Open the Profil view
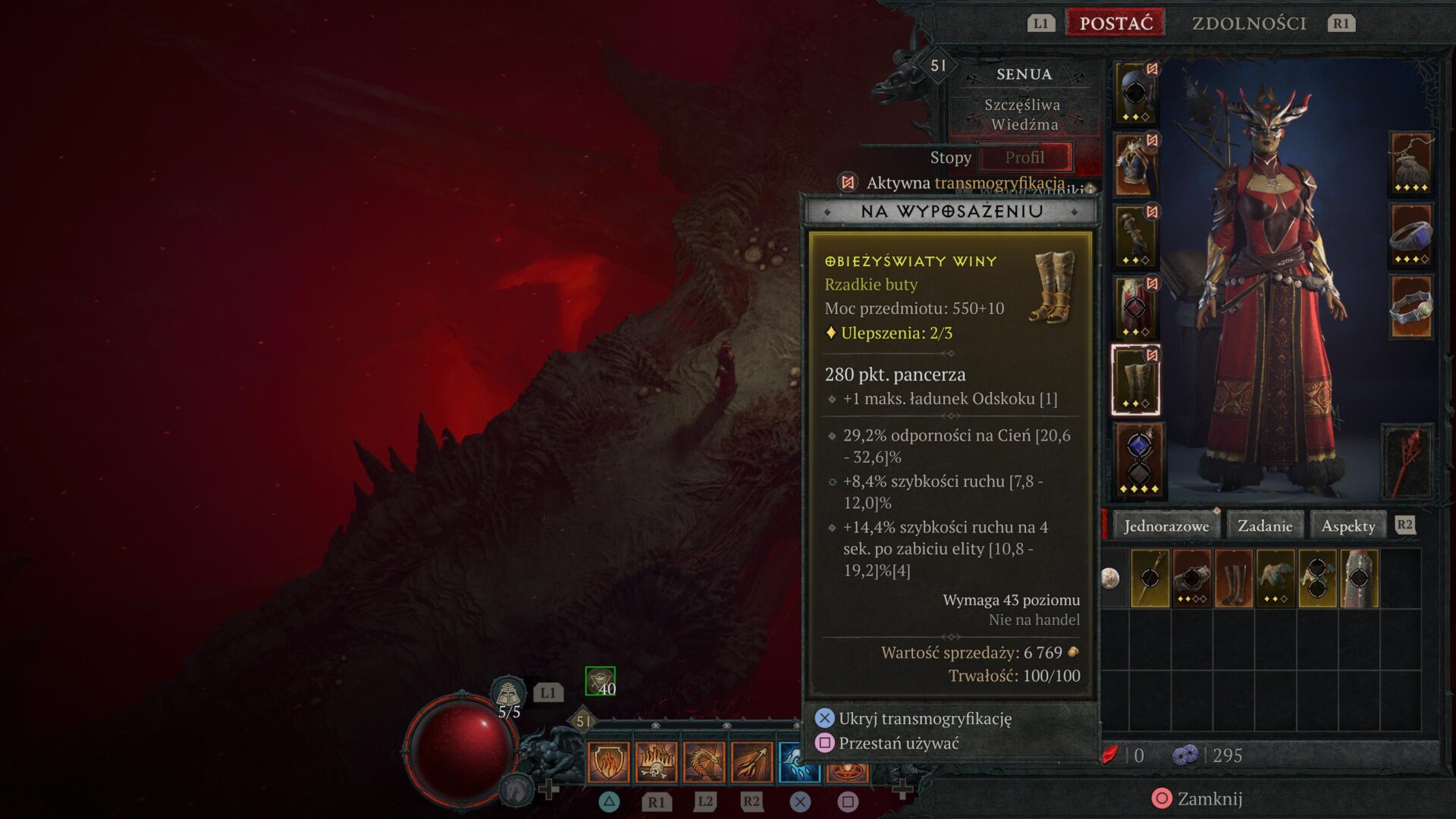The height and width of the screenshot is (819, 1456). [x=1026, y=157]
